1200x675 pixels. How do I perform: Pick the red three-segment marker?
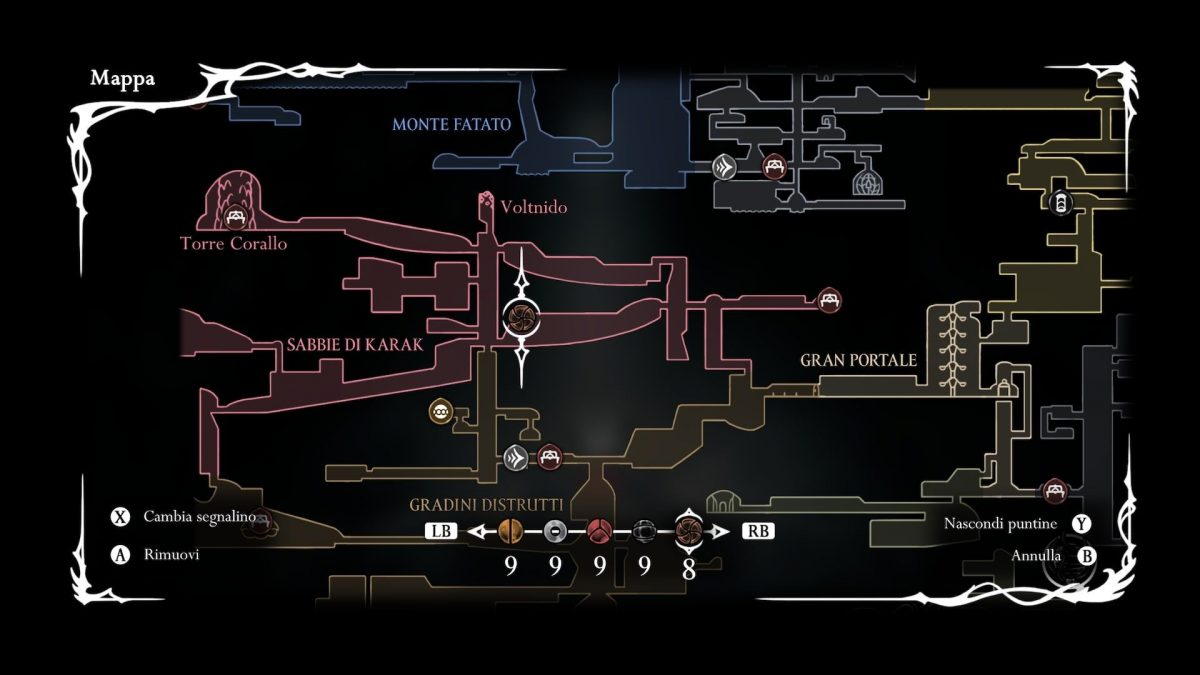(x=600, y=532)
